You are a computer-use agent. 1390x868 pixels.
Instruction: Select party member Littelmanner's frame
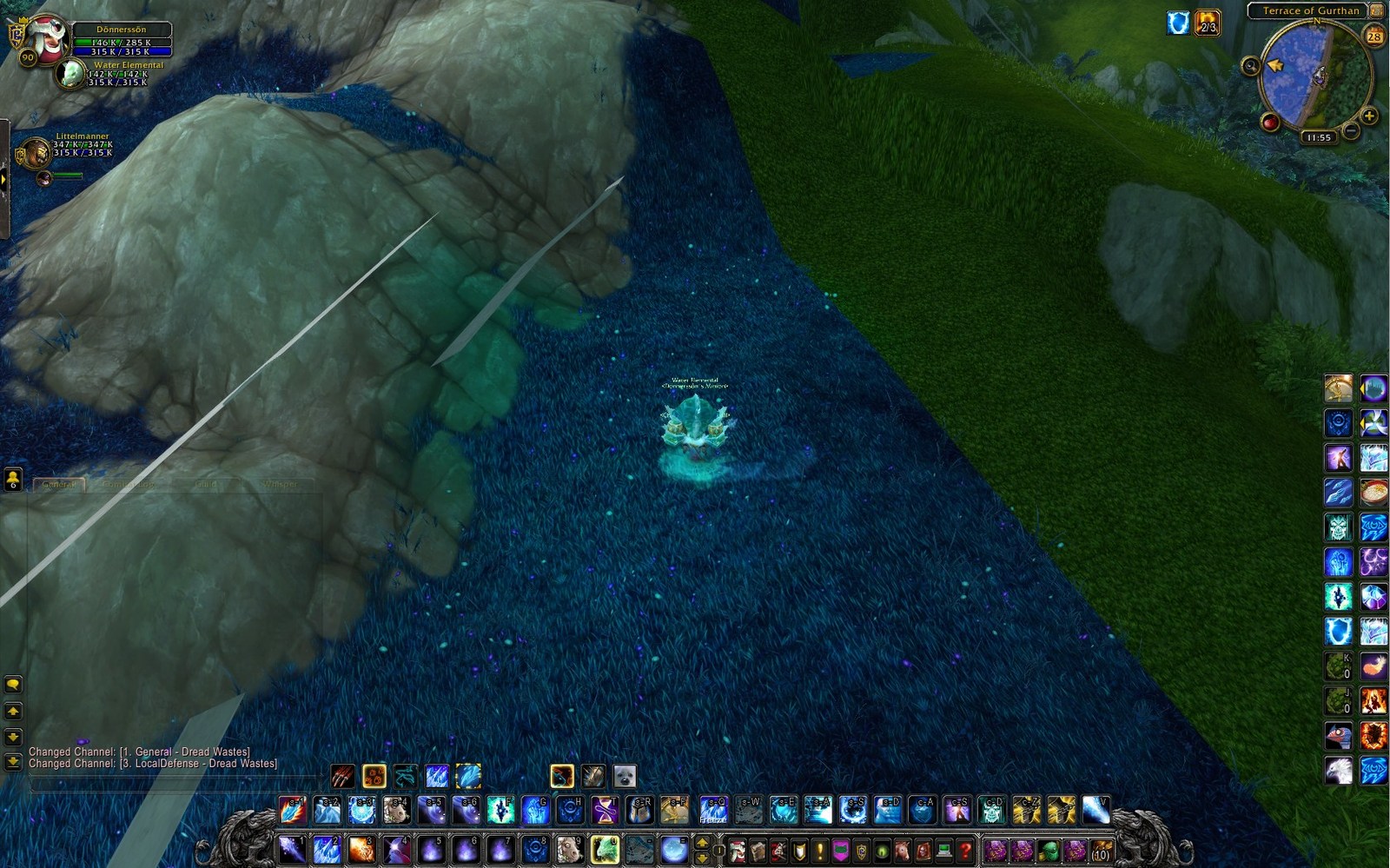36,153
